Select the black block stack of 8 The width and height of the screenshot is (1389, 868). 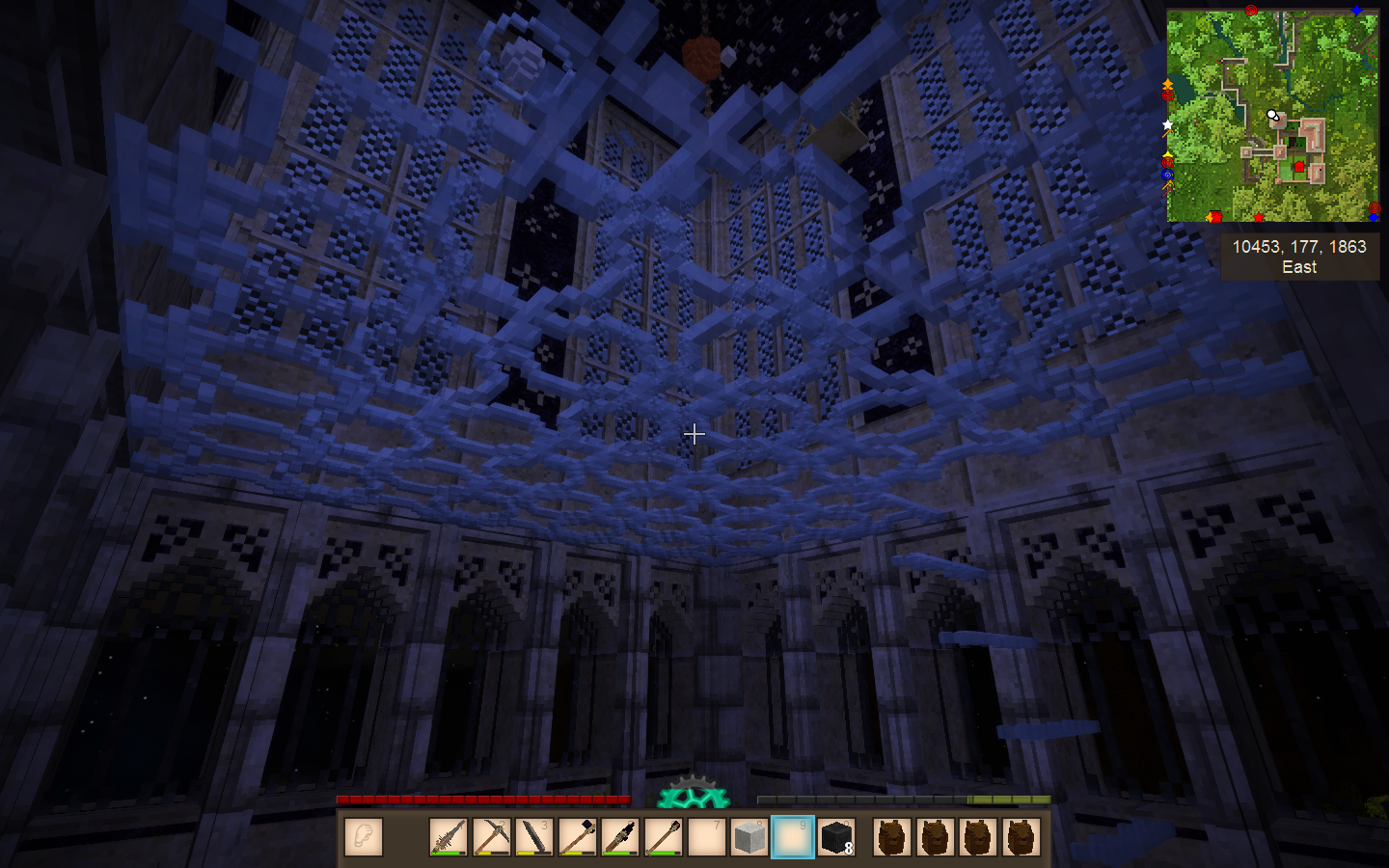click(x=835, y=837)
